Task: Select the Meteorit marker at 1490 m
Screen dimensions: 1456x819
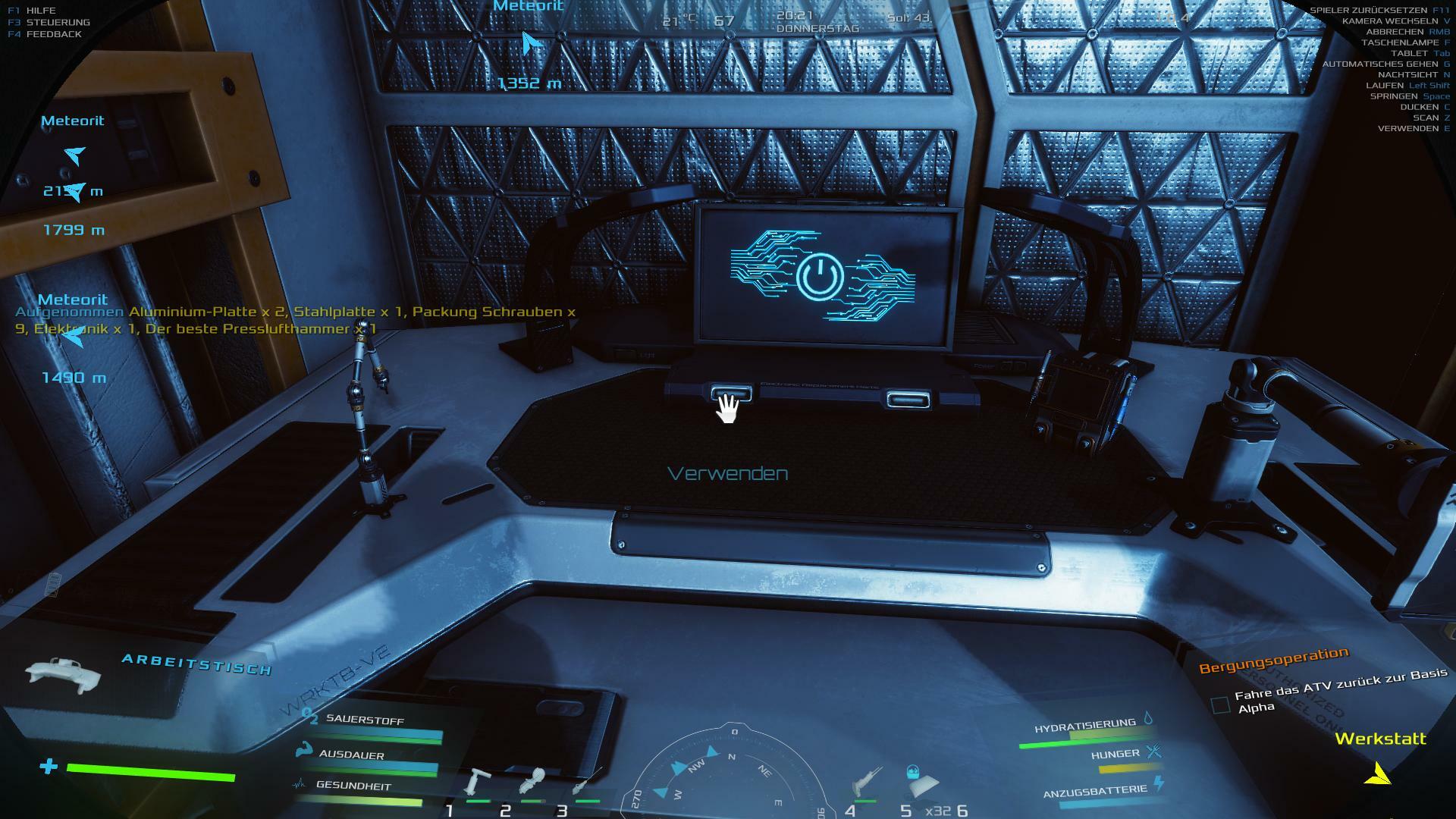Action: click(x=72, y=336)
